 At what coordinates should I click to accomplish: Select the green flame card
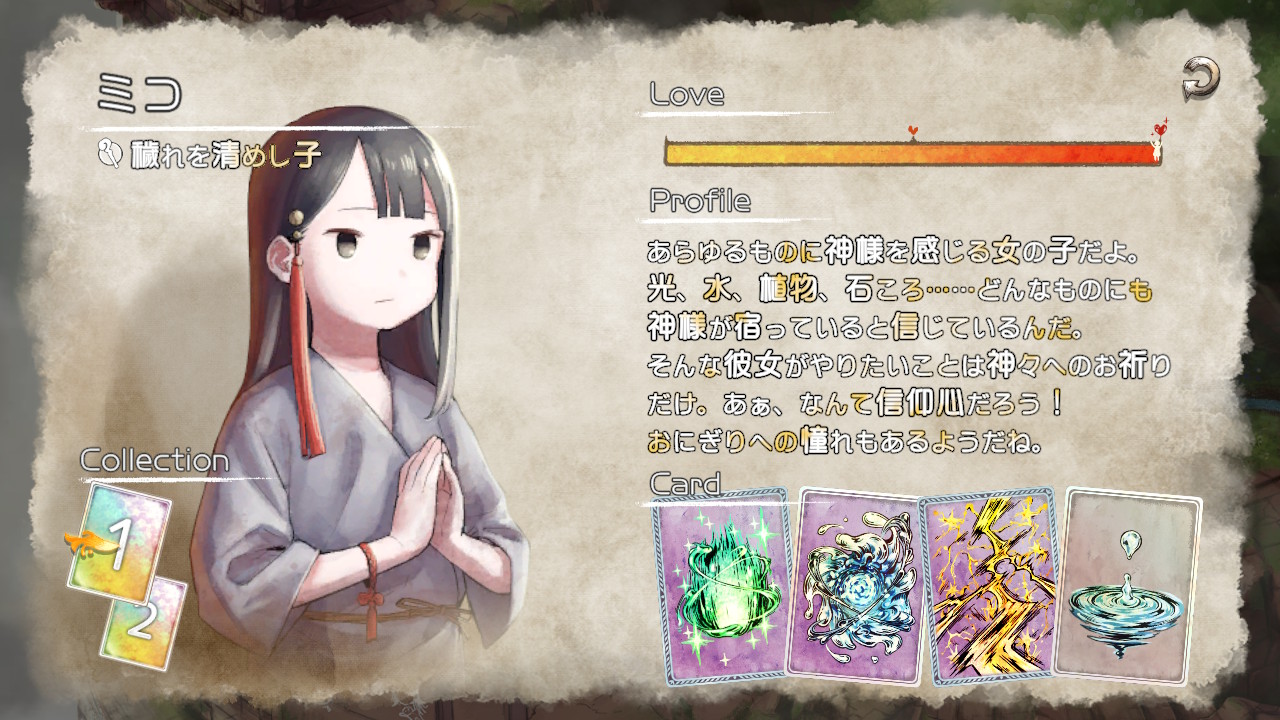pos(723,586)
